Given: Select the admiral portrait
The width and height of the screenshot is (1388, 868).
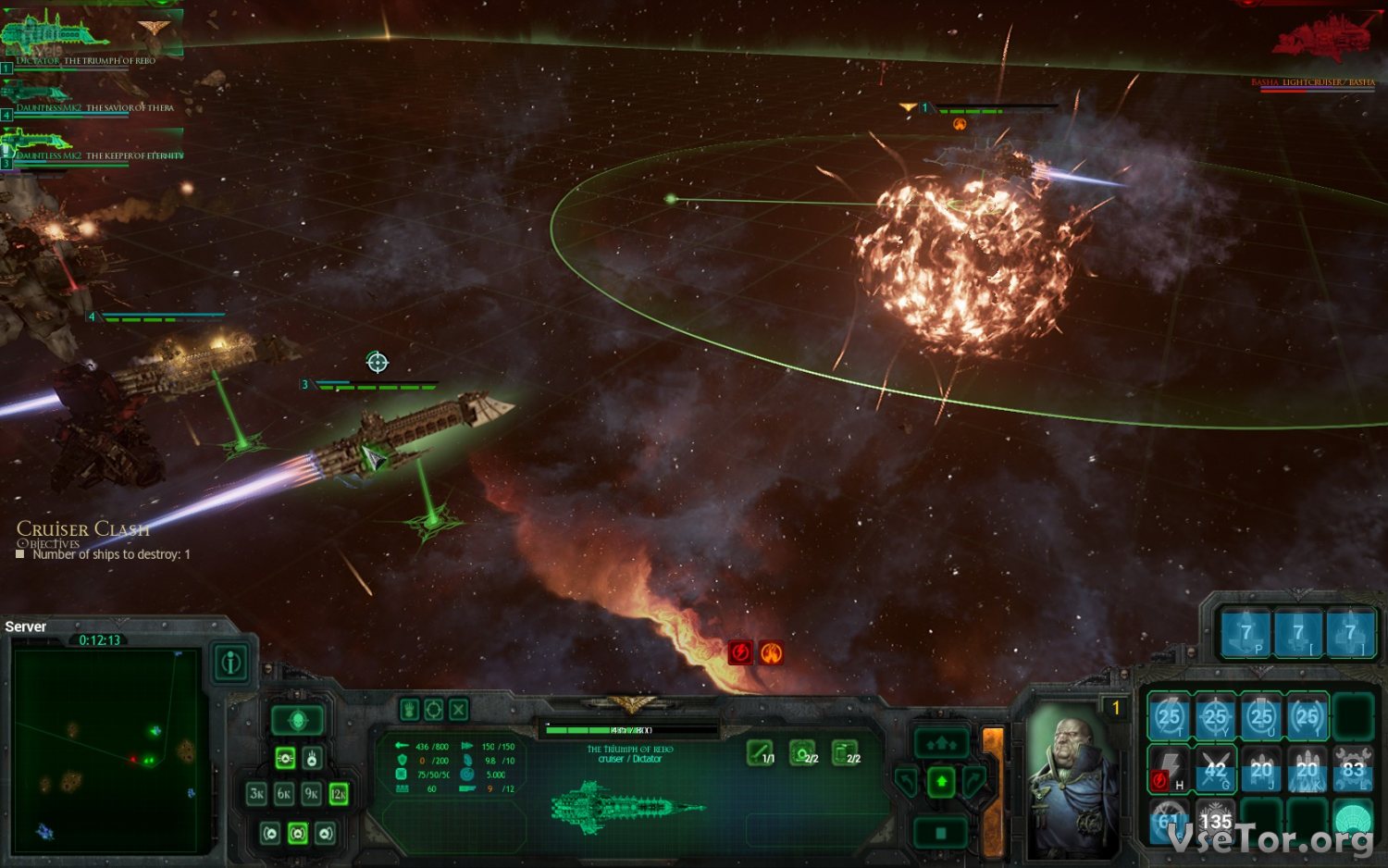Looking at the screenshot, I should [x=1073, y=777].
